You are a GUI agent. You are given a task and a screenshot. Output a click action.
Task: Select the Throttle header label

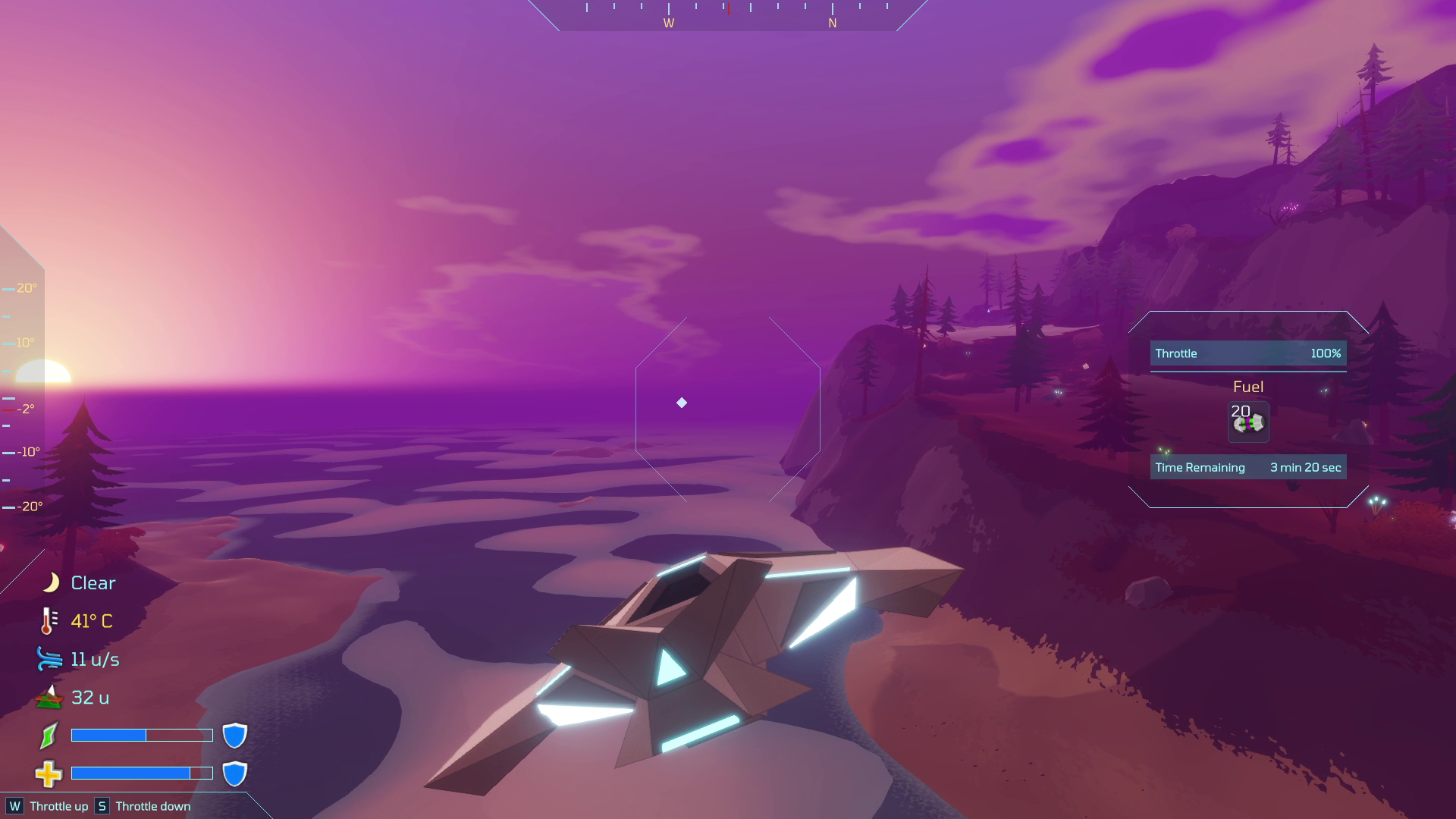coord(1175,353)
